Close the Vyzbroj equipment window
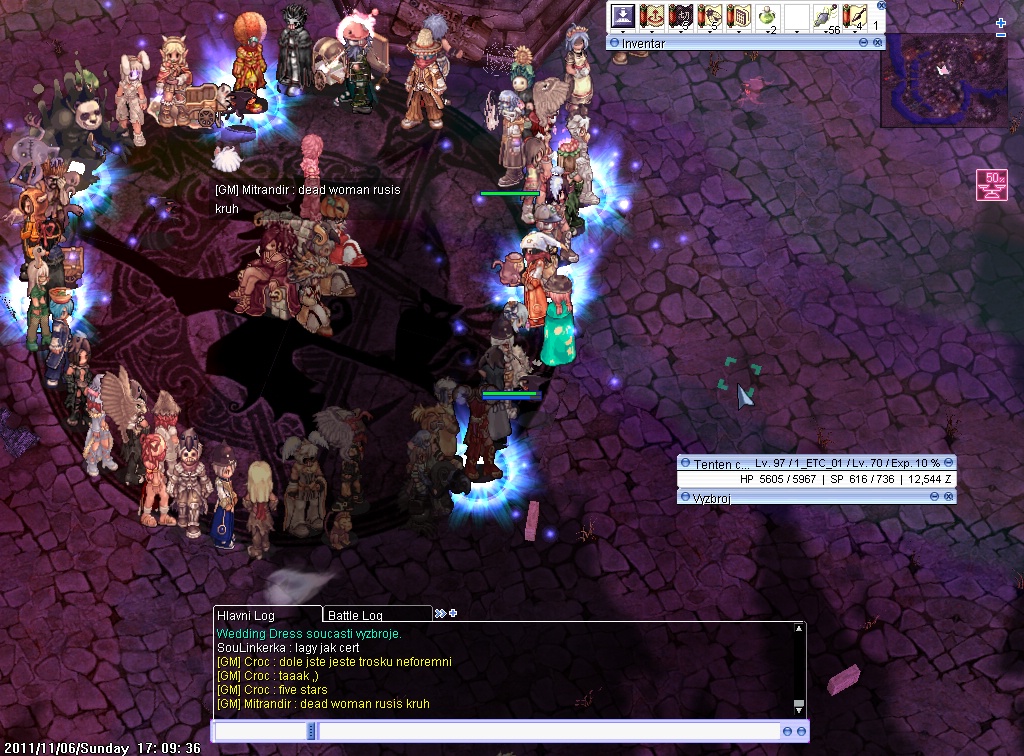 pos(948,497)
